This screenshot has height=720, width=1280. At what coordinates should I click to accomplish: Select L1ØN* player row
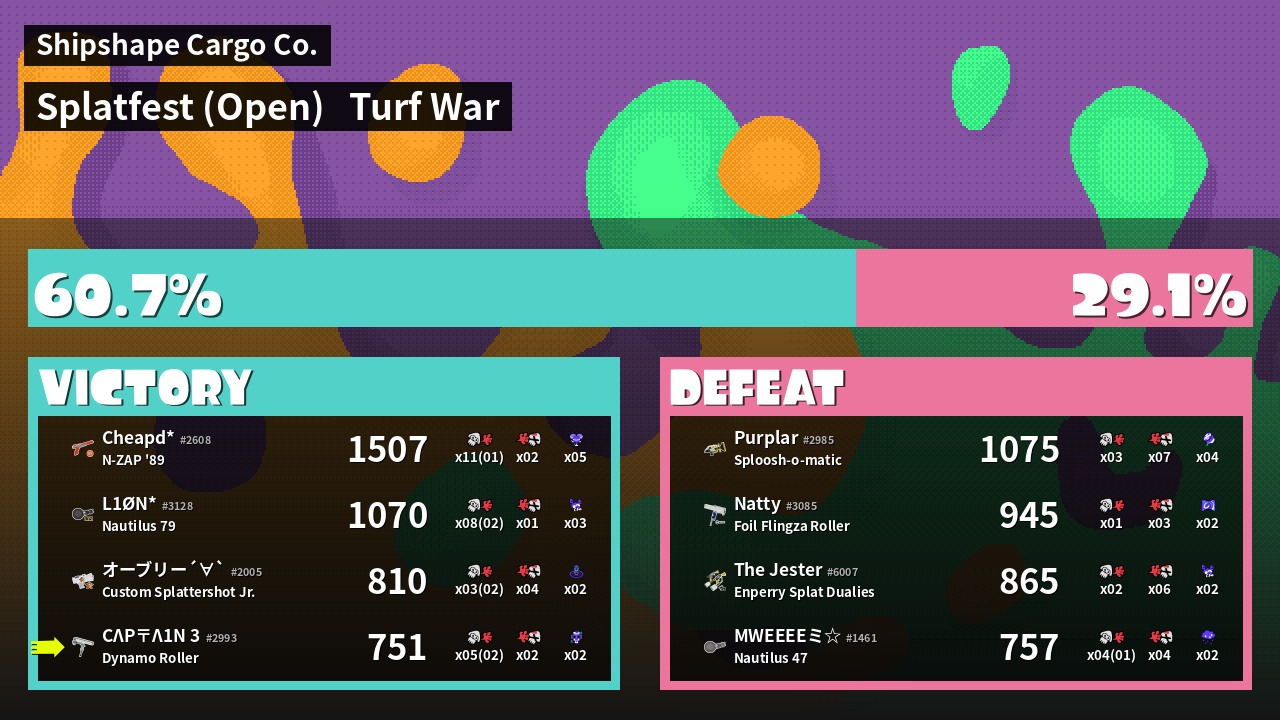324,515
